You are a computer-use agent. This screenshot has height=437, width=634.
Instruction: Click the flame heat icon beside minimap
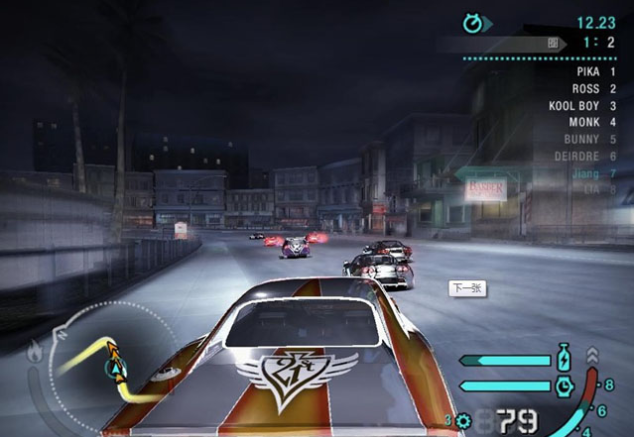pyautogui.click(x=34, y=351)
